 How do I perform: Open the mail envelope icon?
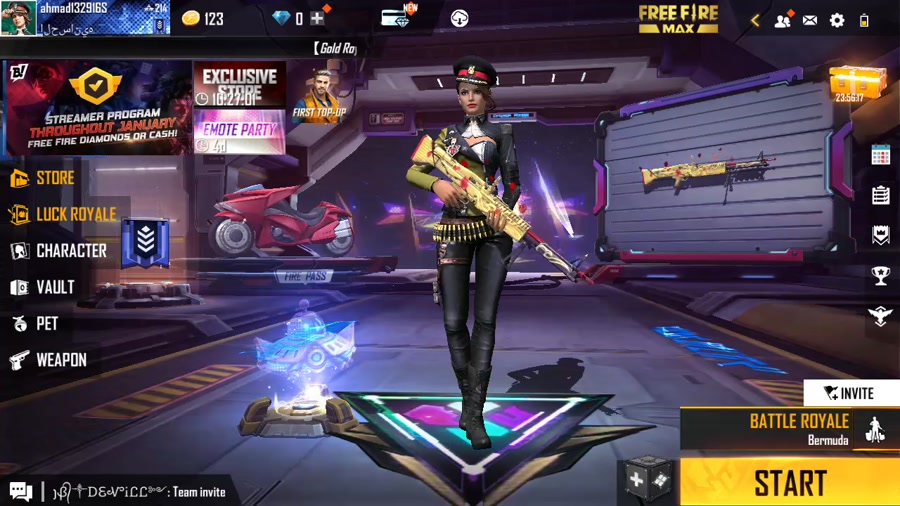click(x=810, y=19)
